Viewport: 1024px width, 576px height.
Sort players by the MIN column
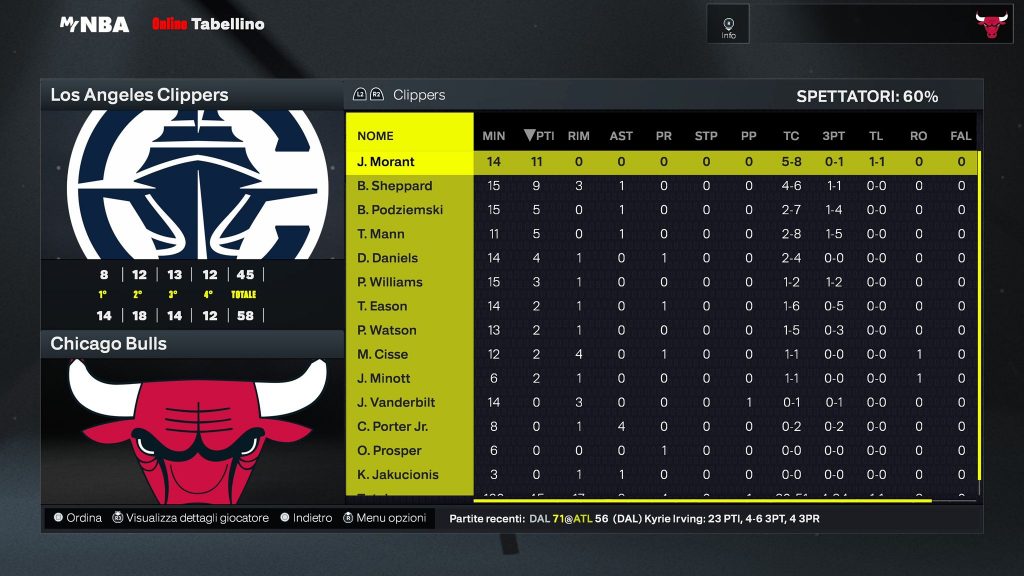(494, 136)
